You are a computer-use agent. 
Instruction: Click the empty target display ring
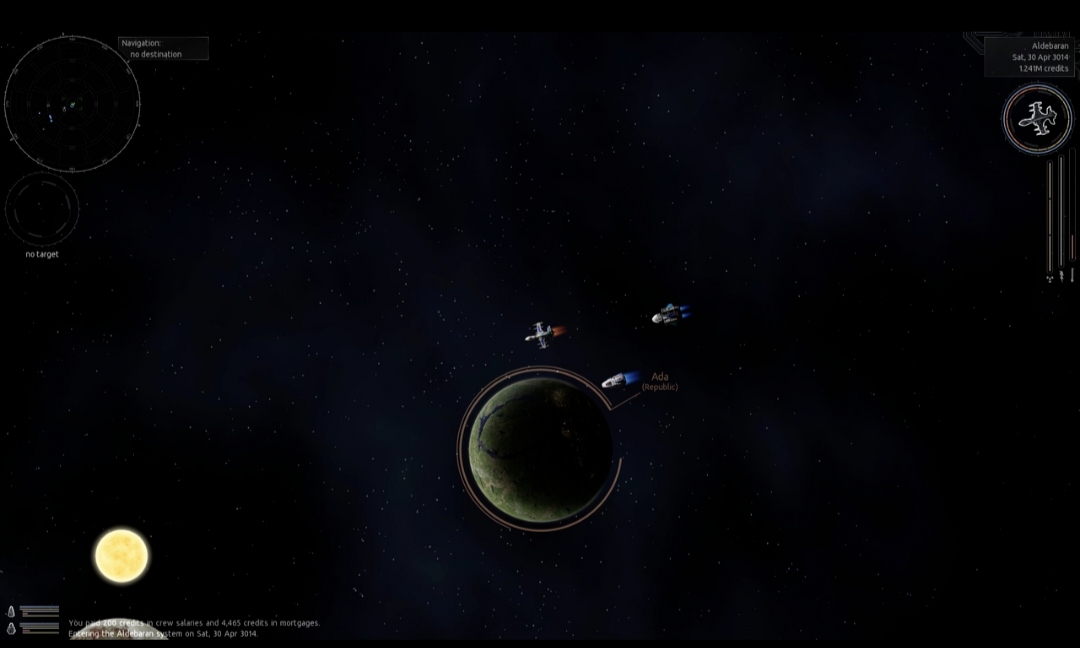[42, 208]
